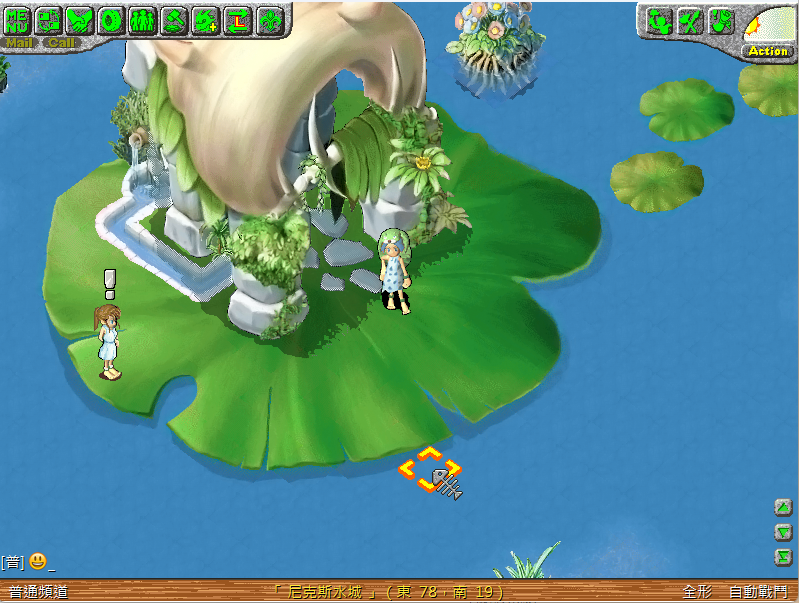Activate the Action button

pyautogui.click(x=768, y=50)
